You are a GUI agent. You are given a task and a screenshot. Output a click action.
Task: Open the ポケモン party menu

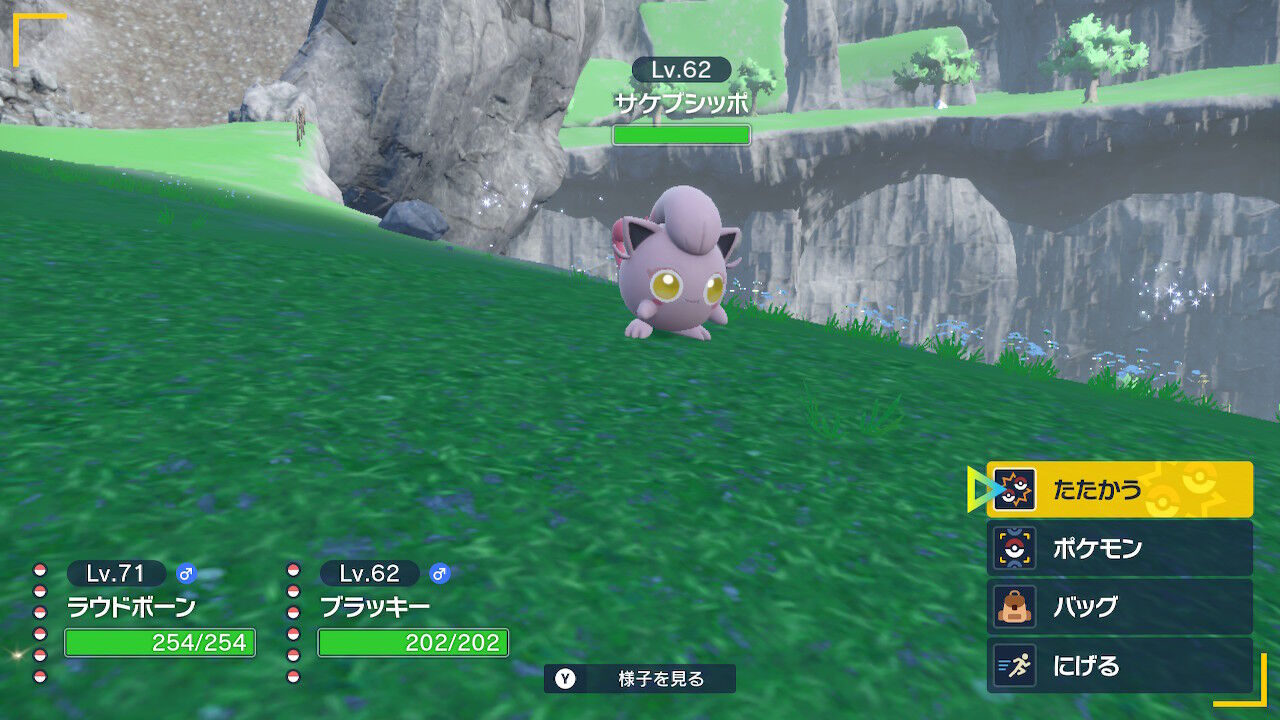(1119, 548)
